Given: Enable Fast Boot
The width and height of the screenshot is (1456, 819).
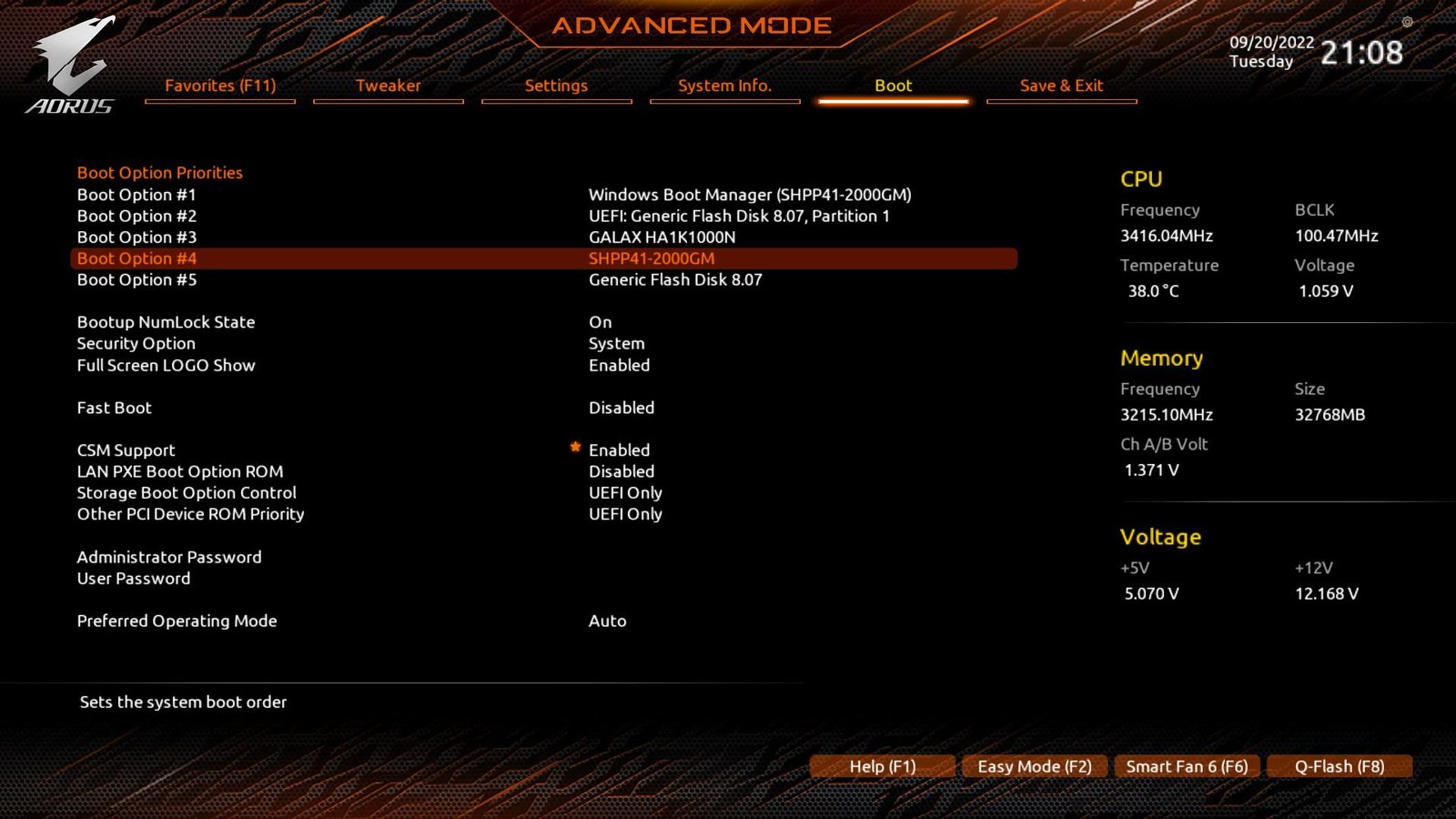Looking at the screenshot, I should click(622, 407).
